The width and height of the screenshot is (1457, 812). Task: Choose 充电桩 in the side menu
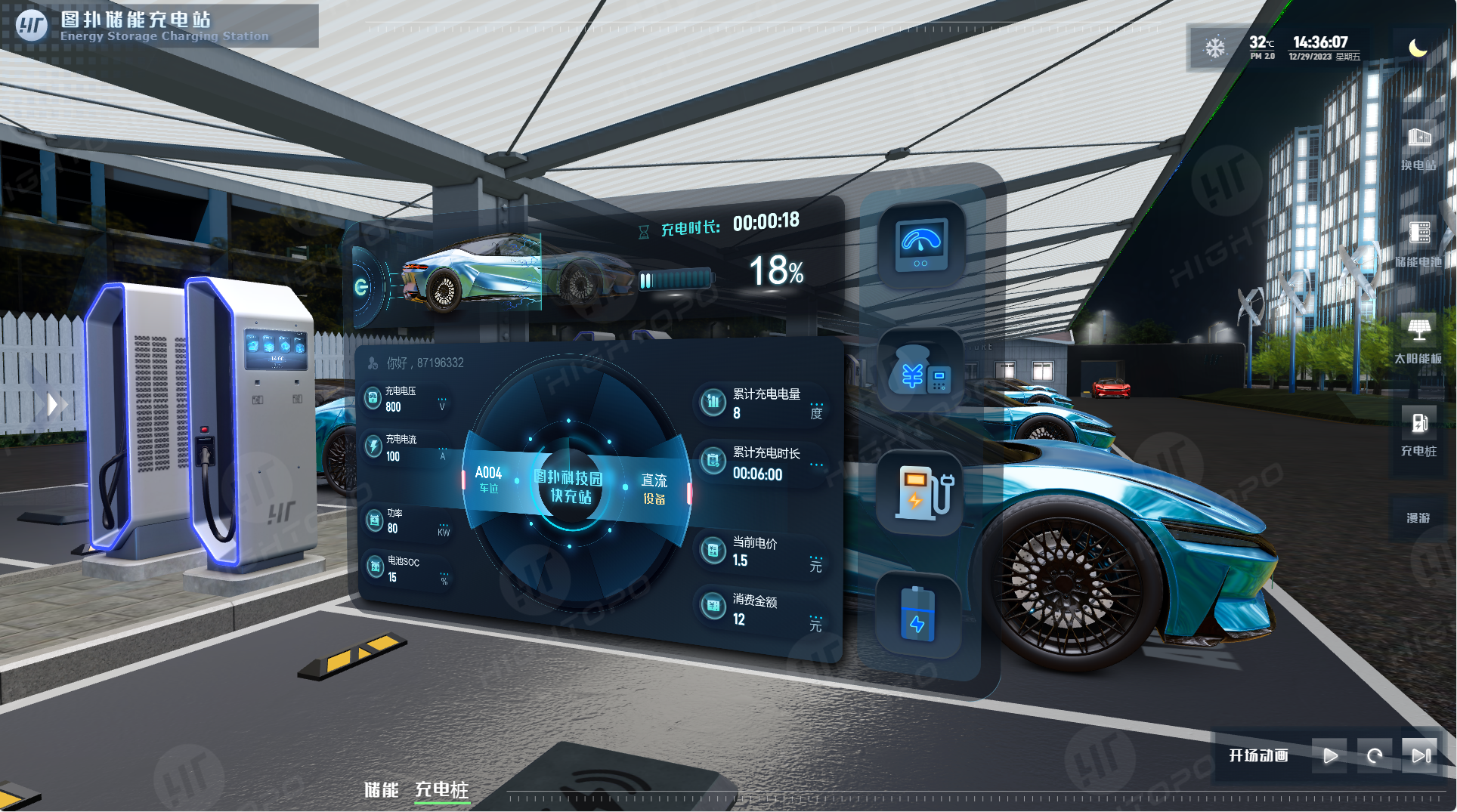1418,432
